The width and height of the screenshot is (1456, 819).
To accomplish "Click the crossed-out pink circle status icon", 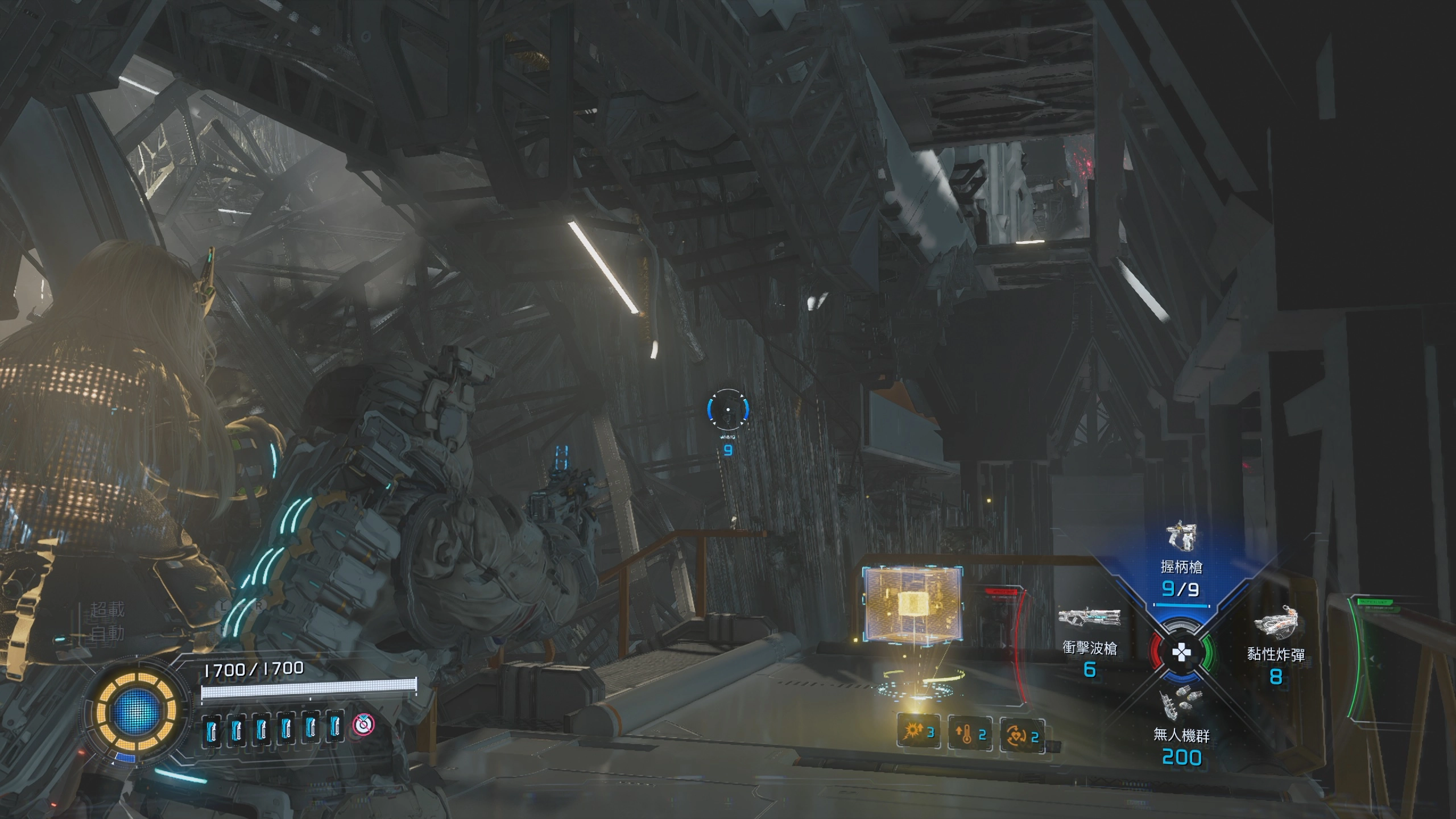I will [363, 724].
